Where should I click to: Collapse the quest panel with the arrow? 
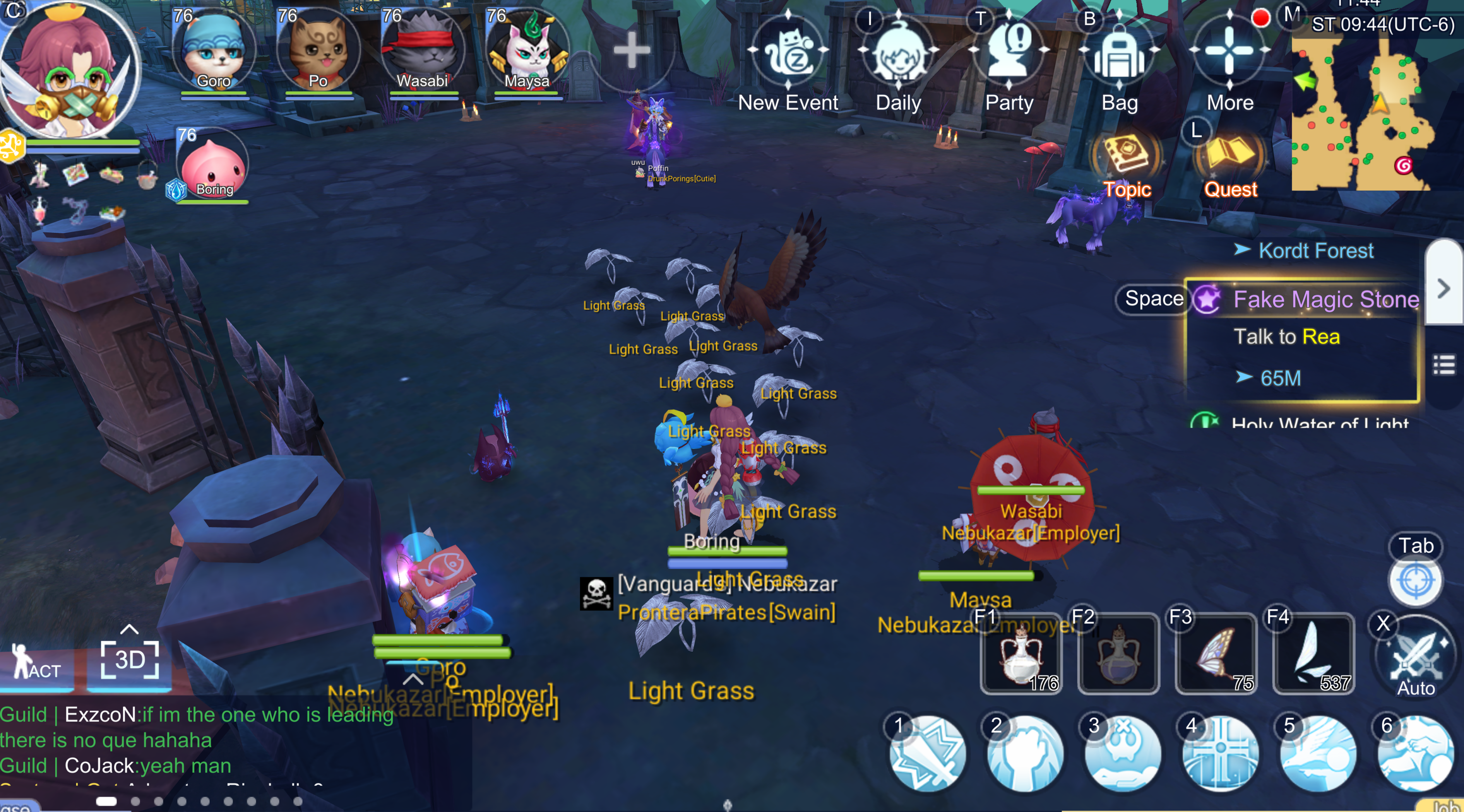(1443, 289)
